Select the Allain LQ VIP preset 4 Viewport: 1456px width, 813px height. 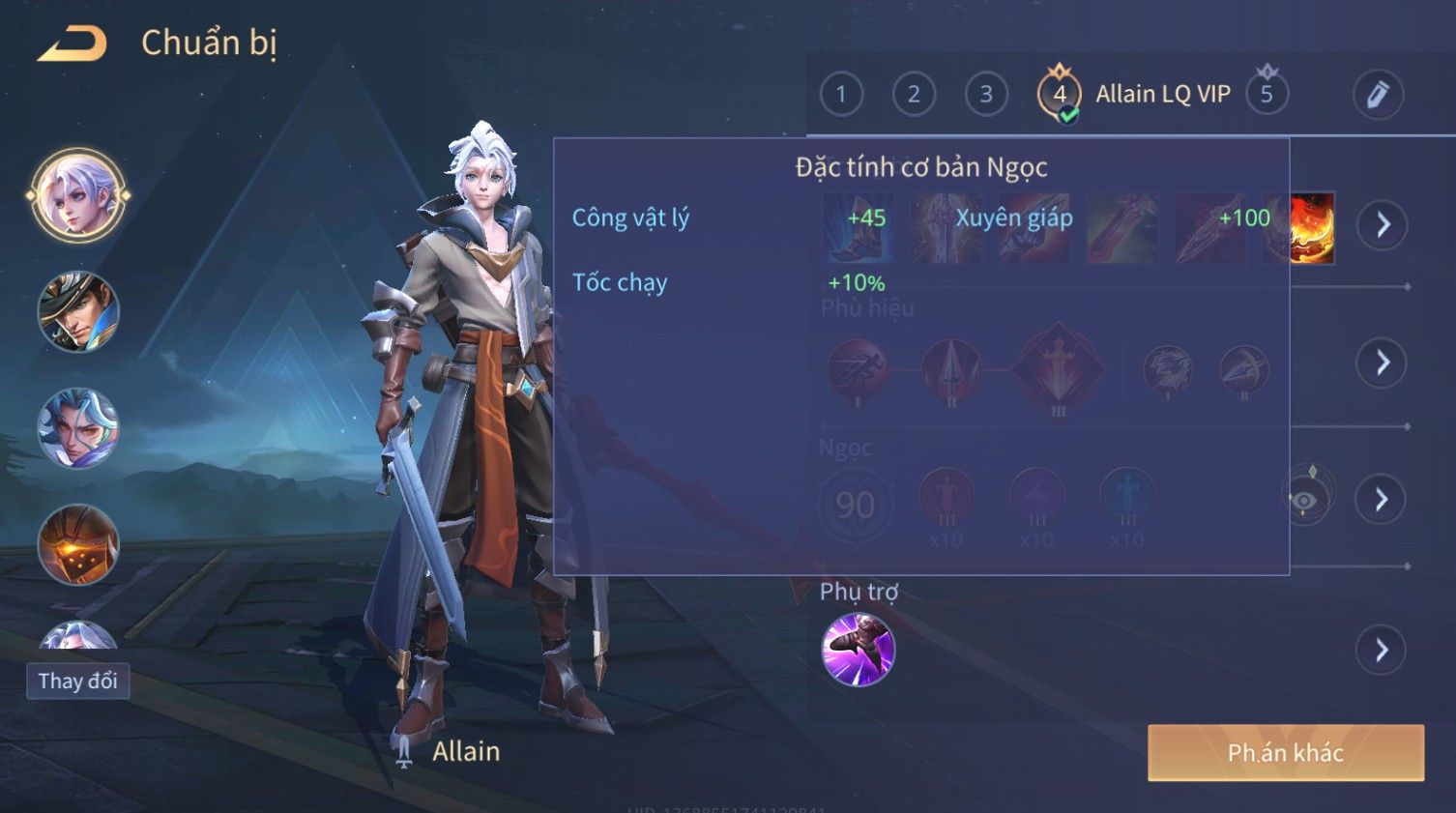click(1060, 95)
